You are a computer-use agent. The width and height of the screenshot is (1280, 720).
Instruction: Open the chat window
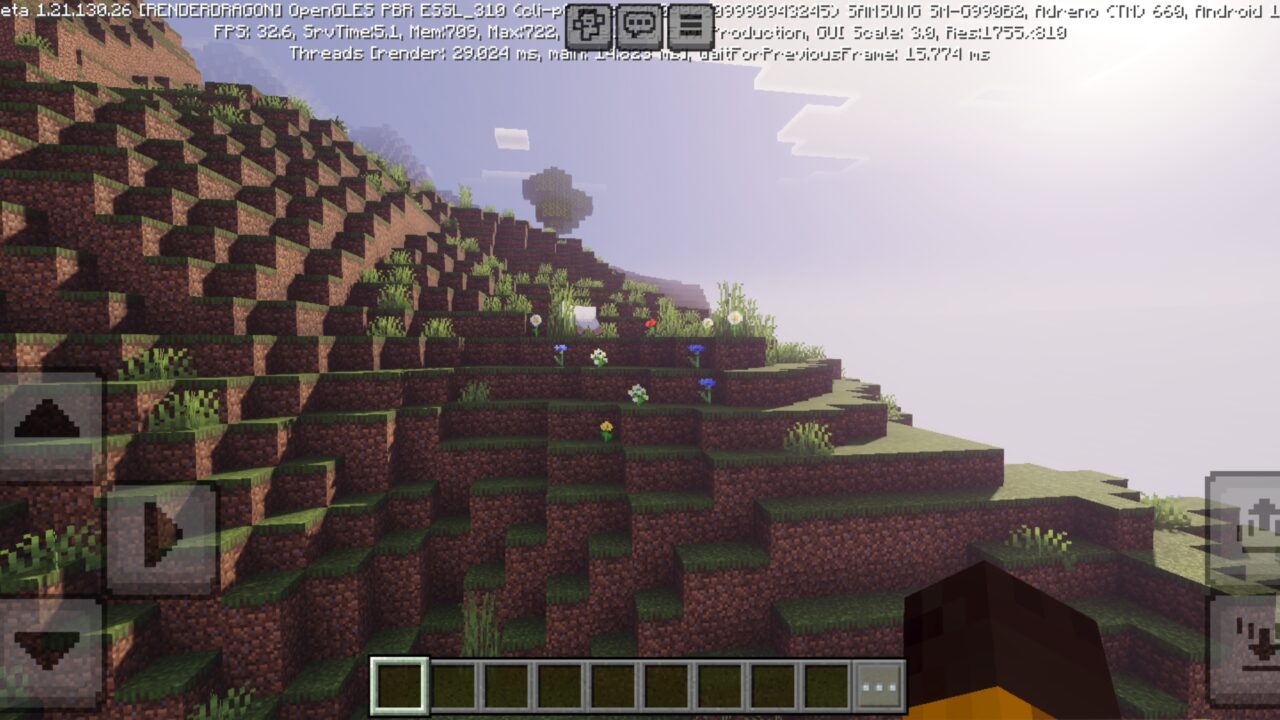click(x=638, y=23)
